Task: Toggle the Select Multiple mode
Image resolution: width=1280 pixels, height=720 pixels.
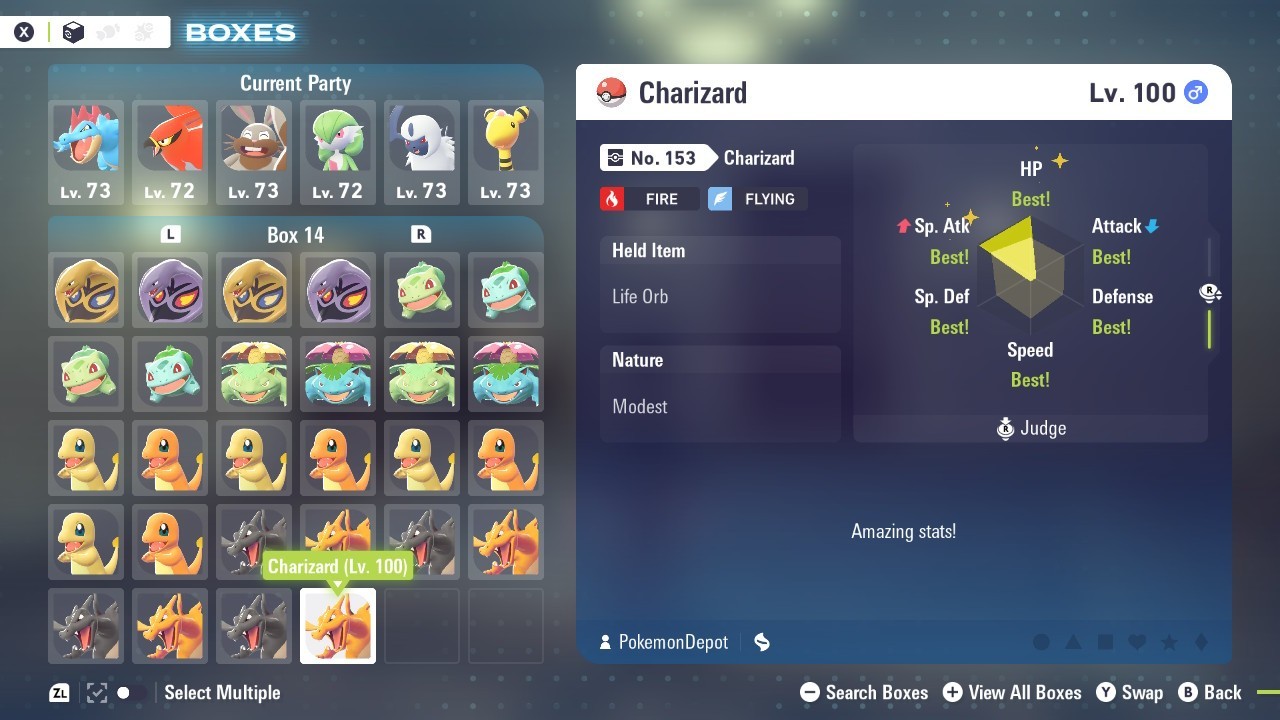Action: [x=220, y=692]
